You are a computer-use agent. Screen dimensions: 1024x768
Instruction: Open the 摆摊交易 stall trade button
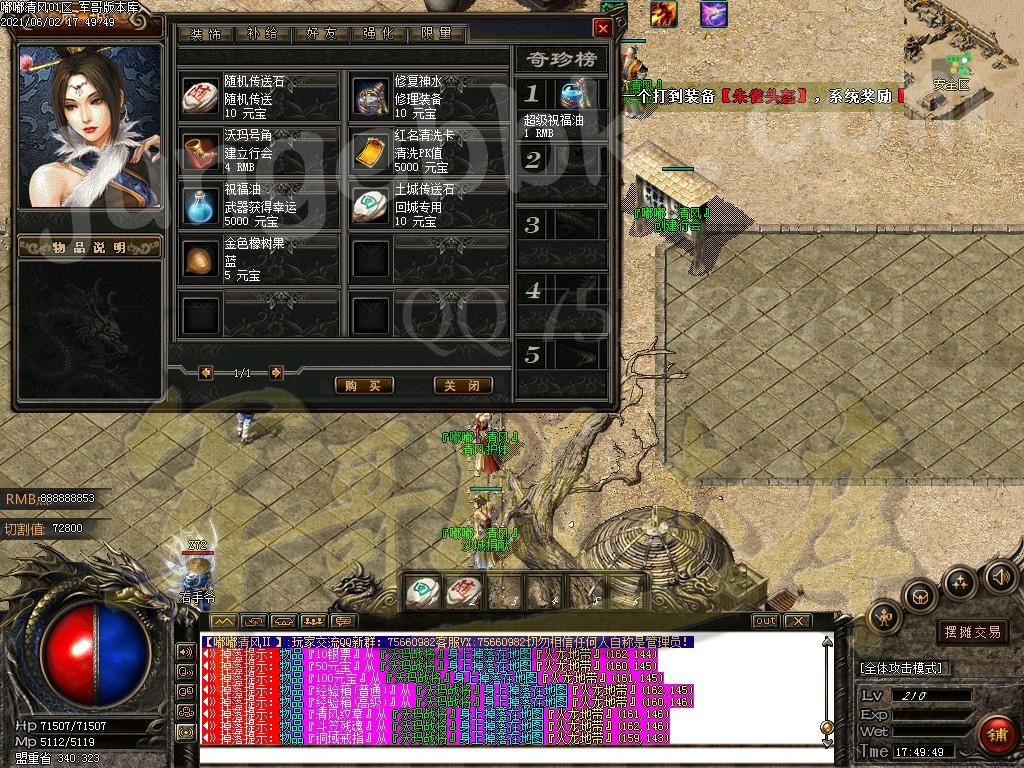point(972,632)
